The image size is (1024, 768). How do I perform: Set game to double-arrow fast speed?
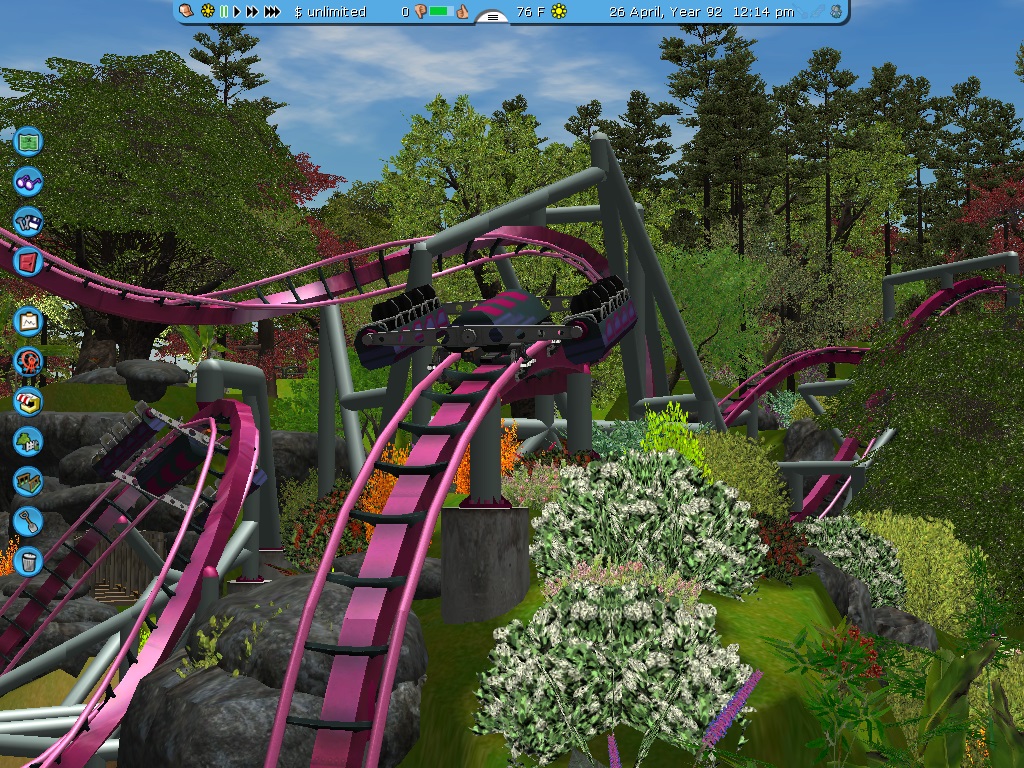coord(252,12)
